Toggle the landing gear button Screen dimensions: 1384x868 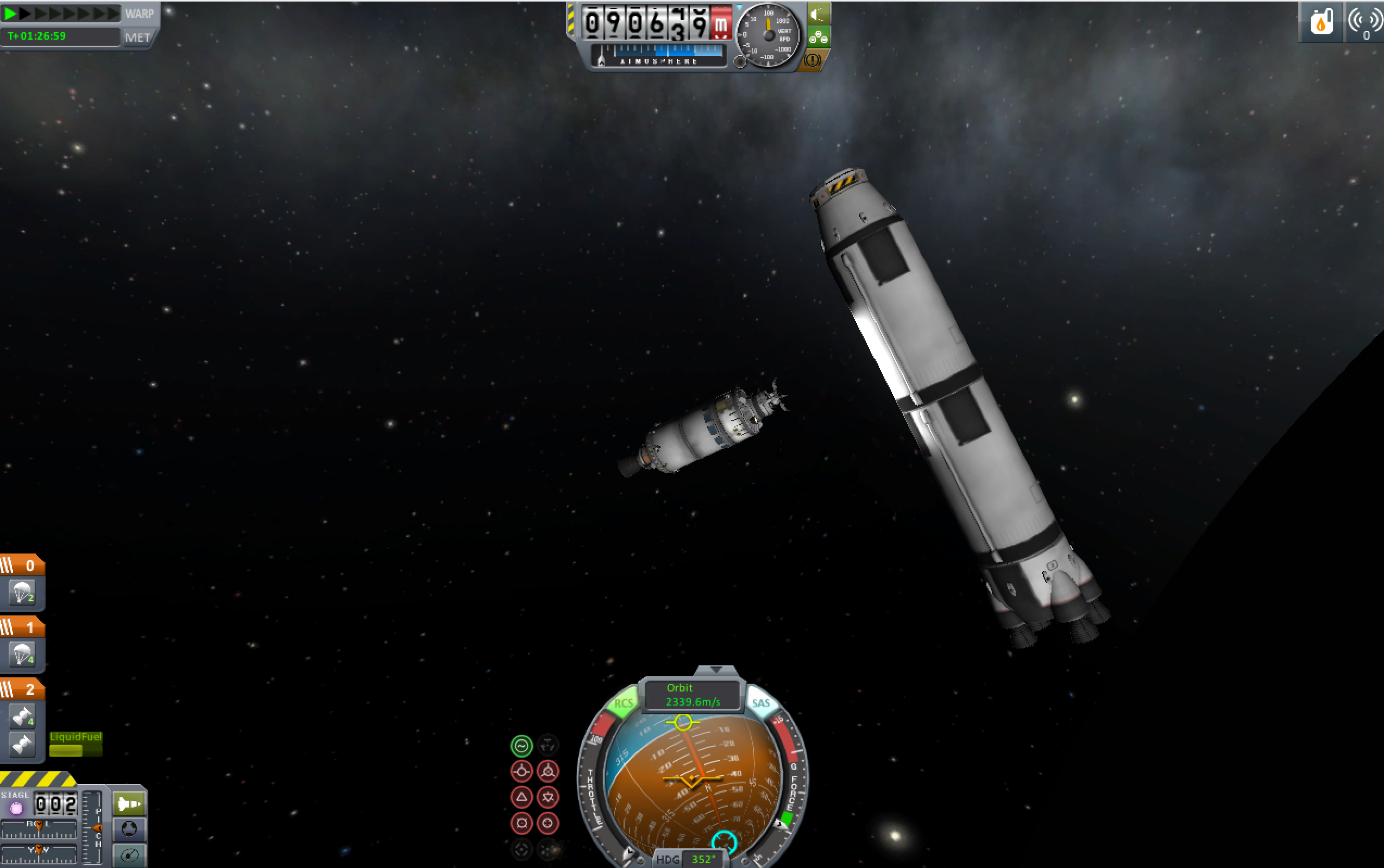[819, 38]
